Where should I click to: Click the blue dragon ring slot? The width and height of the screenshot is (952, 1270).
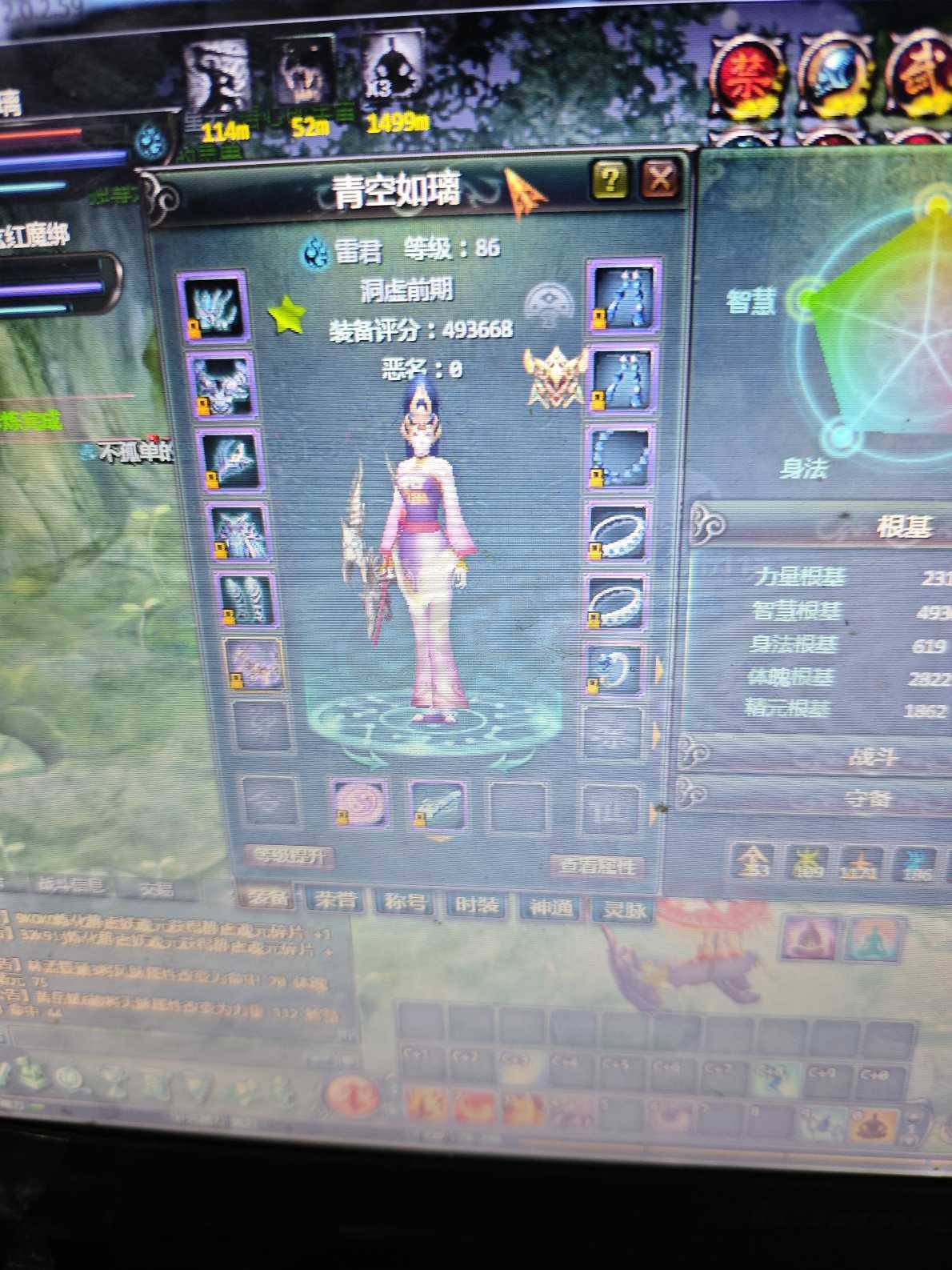[614, 670]
